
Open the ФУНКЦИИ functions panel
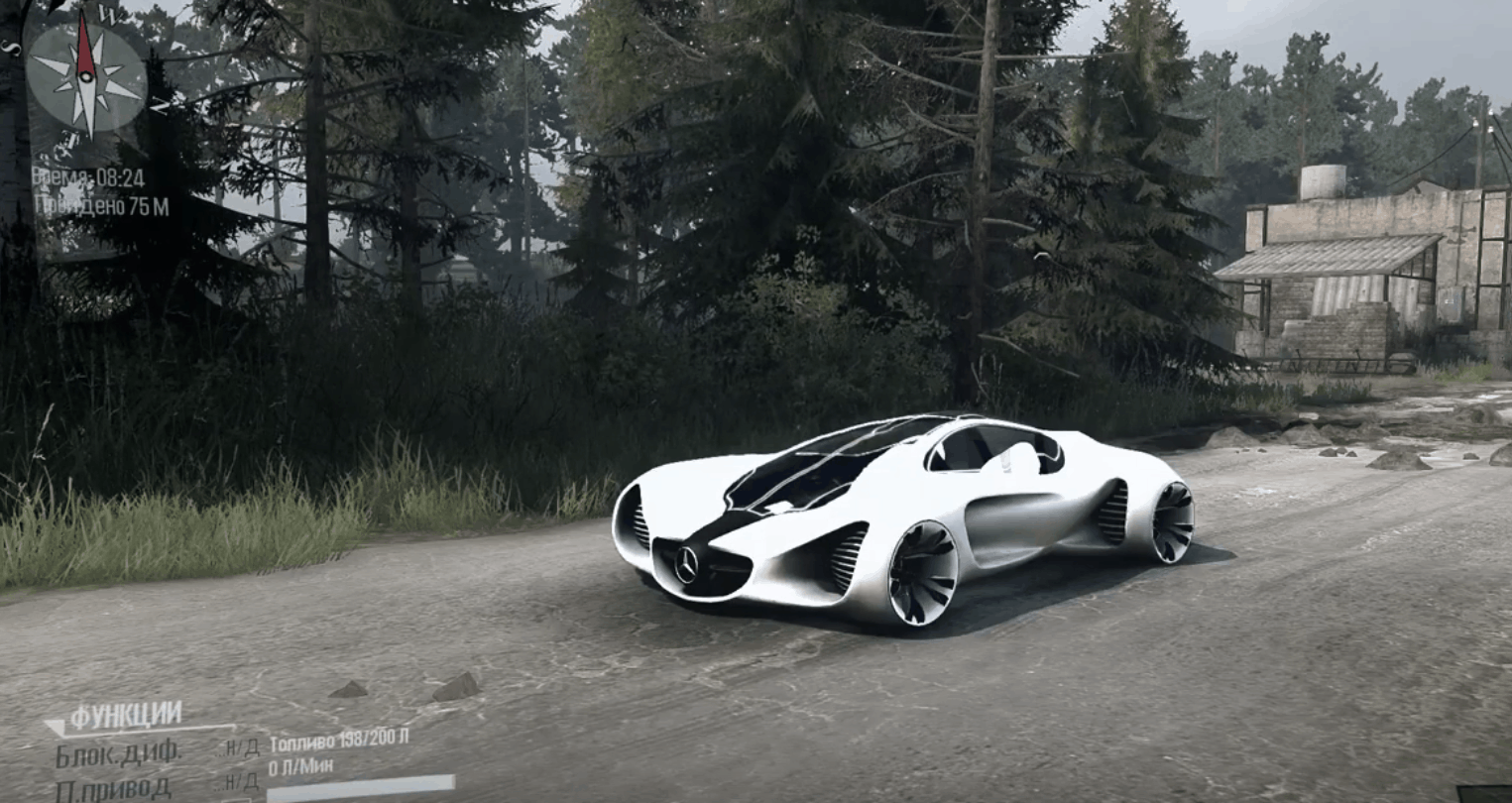pos(125,716)
